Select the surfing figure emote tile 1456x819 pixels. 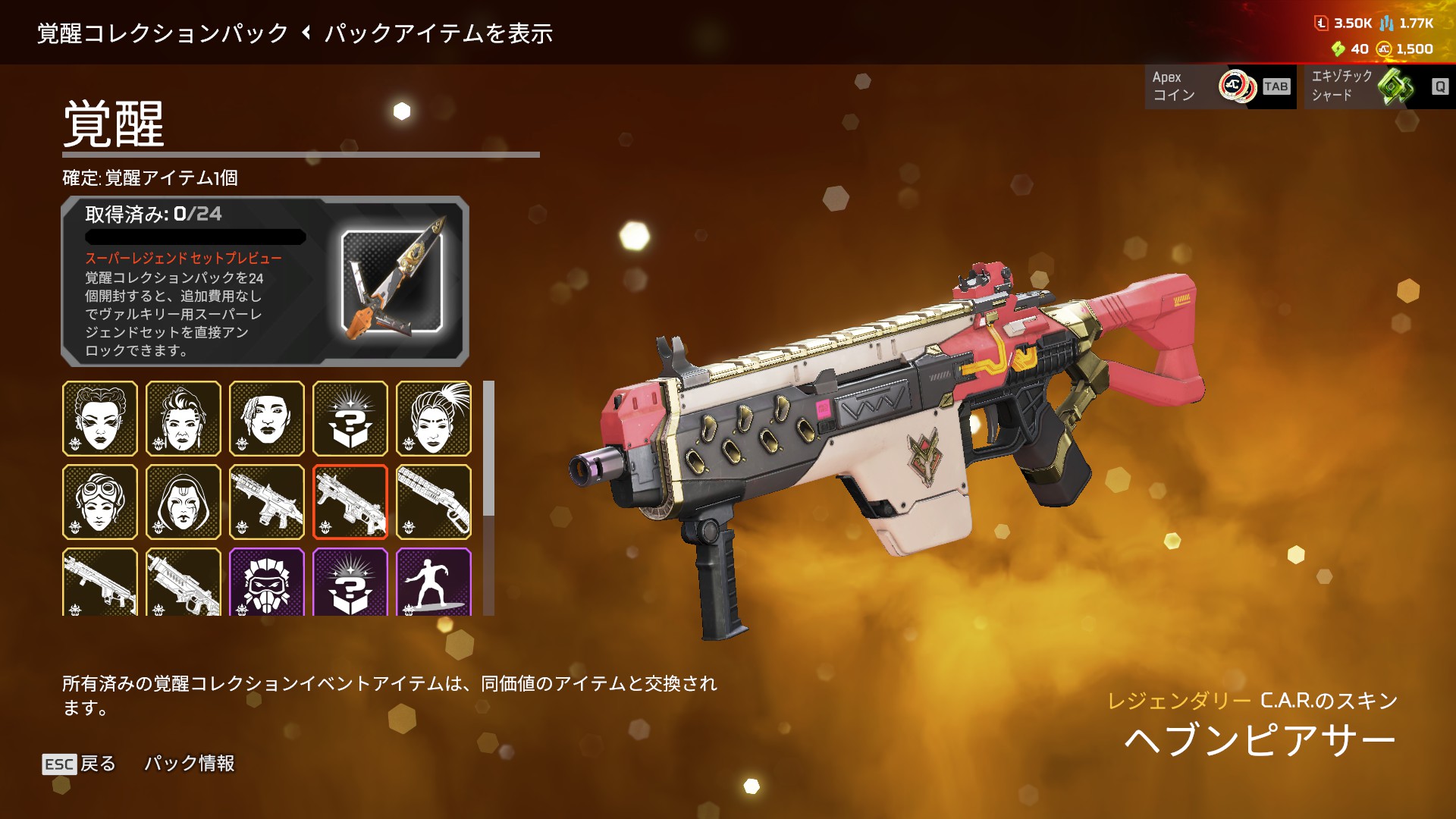coord(434,582)
